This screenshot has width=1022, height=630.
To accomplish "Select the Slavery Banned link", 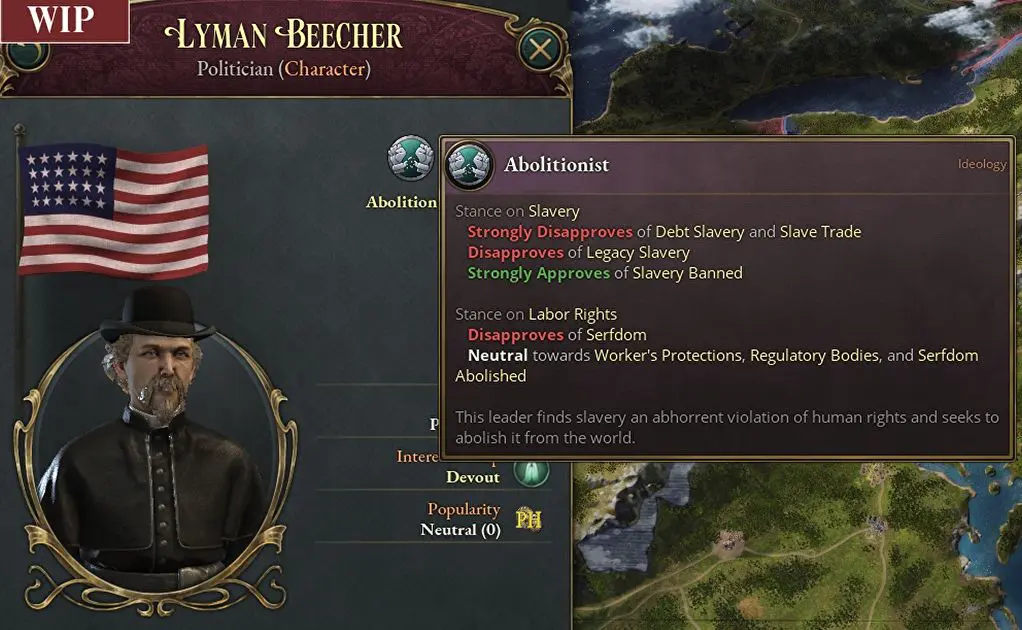I will tap(692, 273).
